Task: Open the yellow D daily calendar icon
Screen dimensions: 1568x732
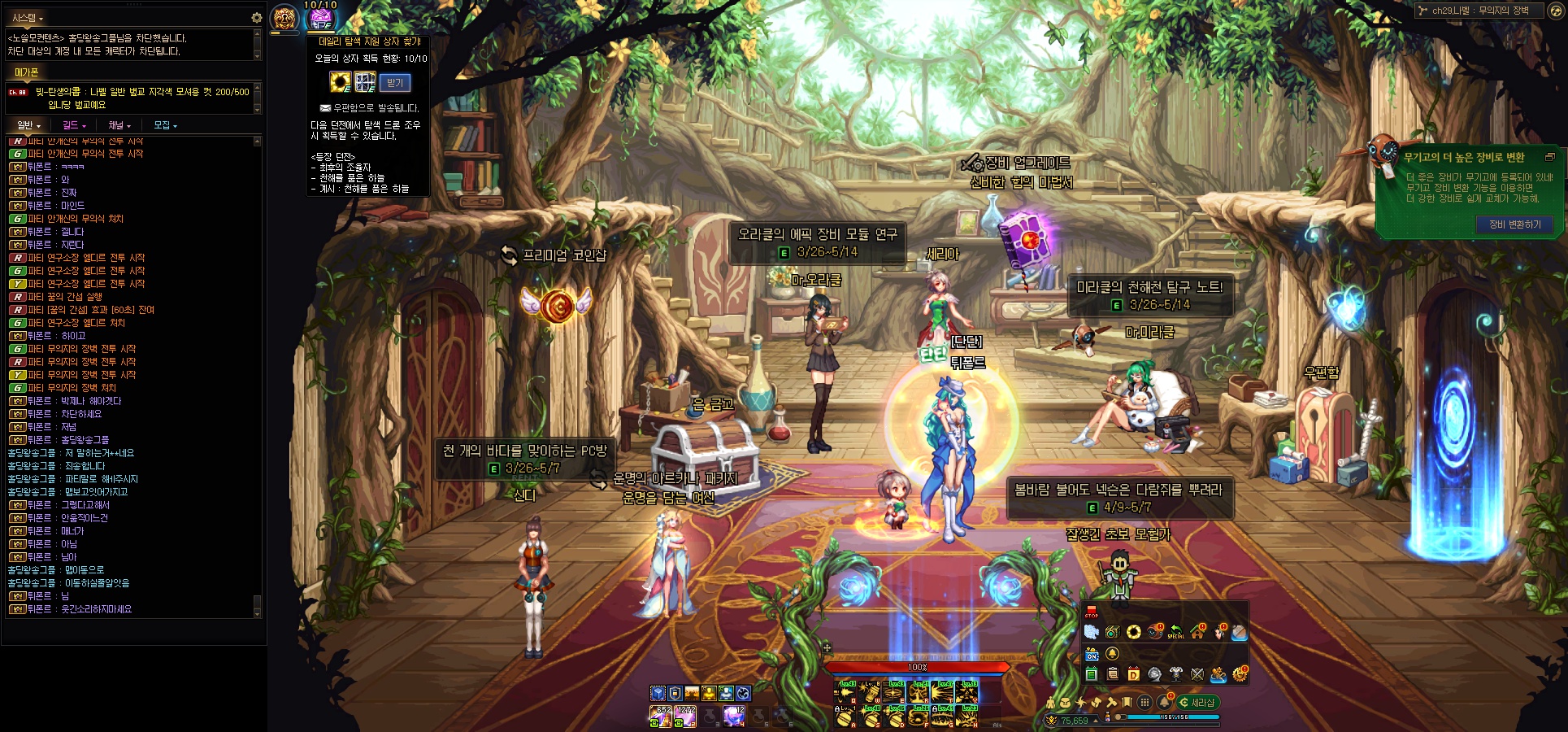Action: click(x=1133, y=674)
